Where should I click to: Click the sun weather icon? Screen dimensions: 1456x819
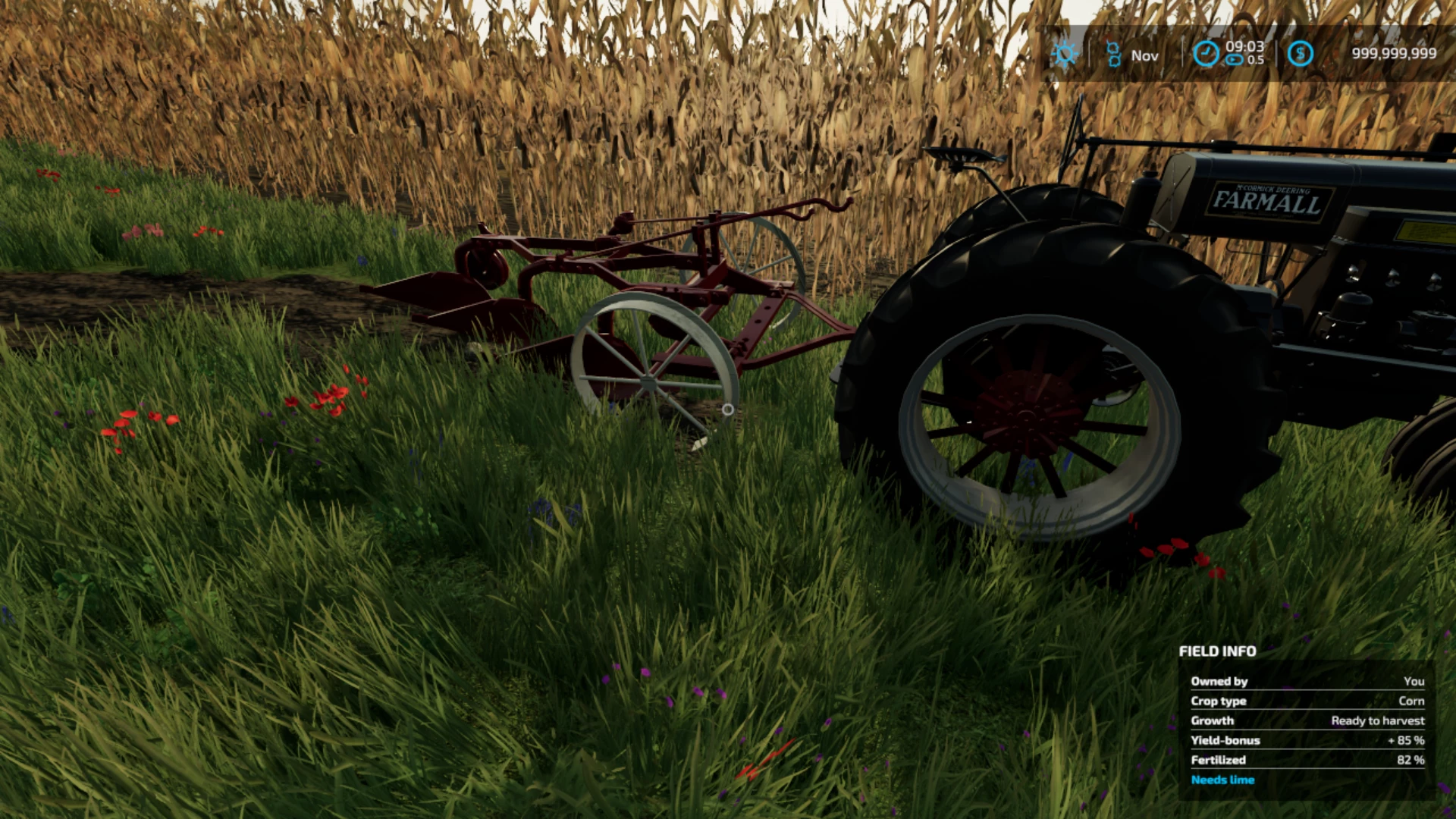[x=1065, y=54]
